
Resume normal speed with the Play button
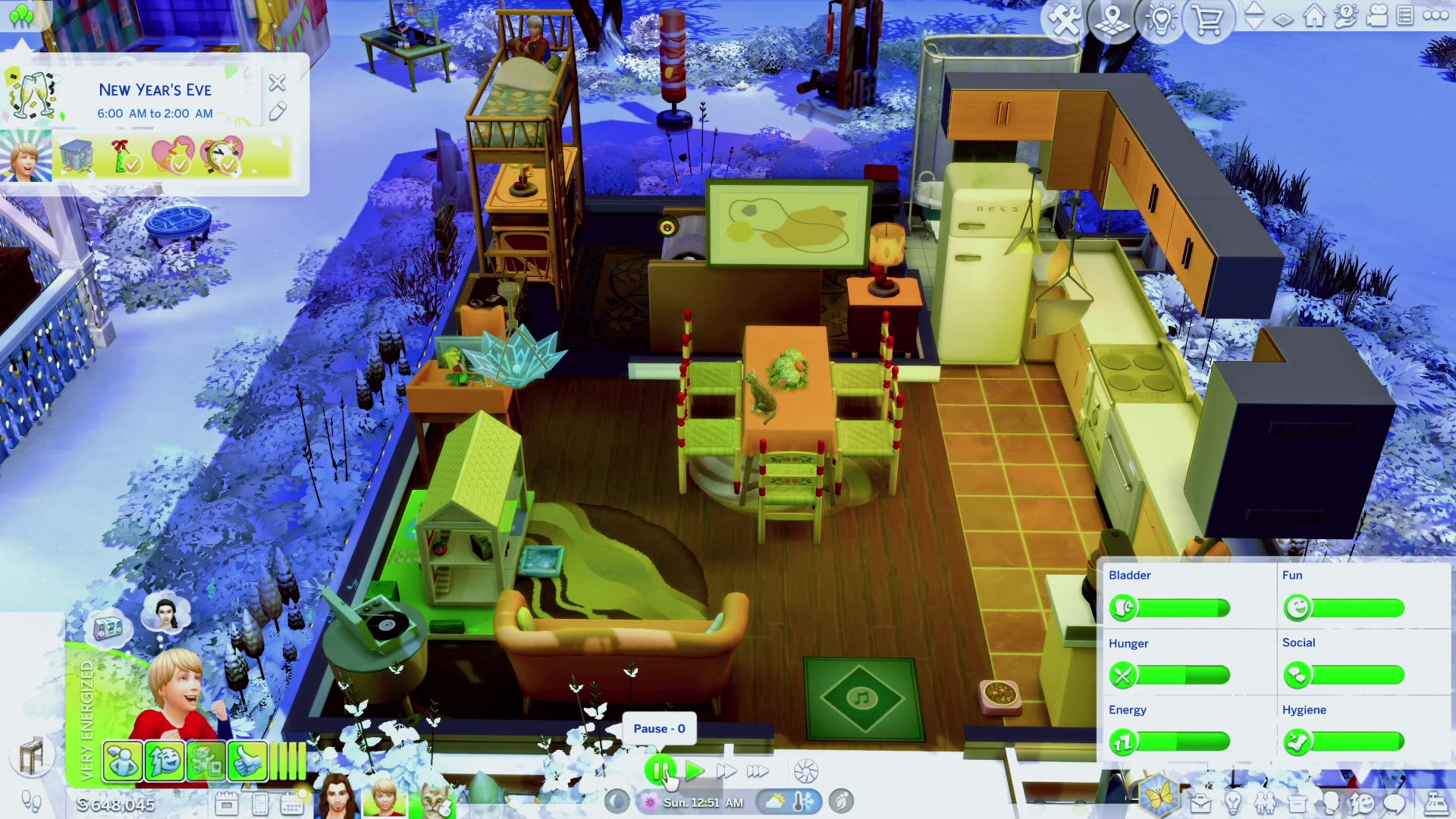pos(695,770)
